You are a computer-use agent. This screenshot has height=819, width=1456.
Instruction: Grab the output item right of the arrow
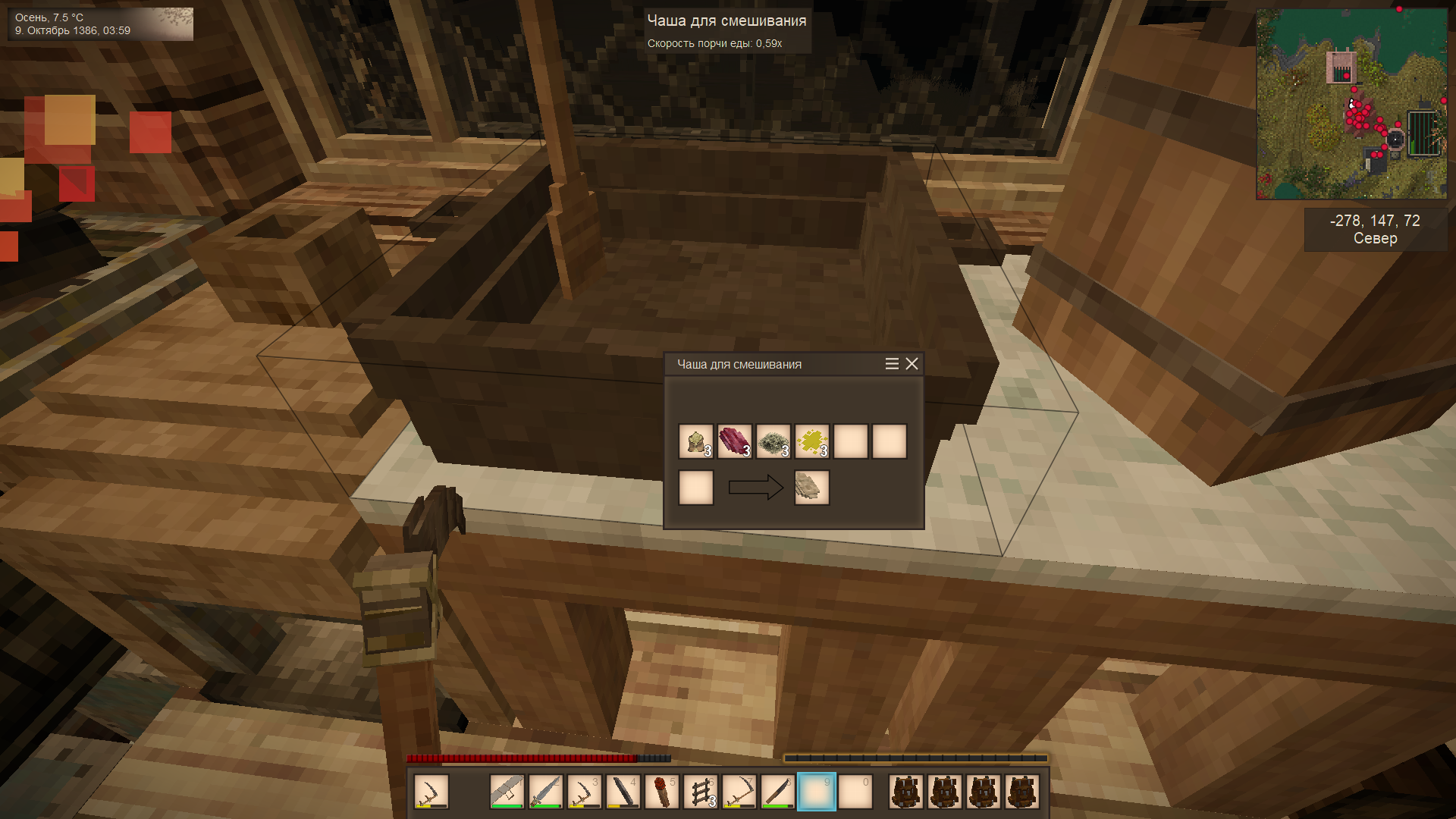811,488
